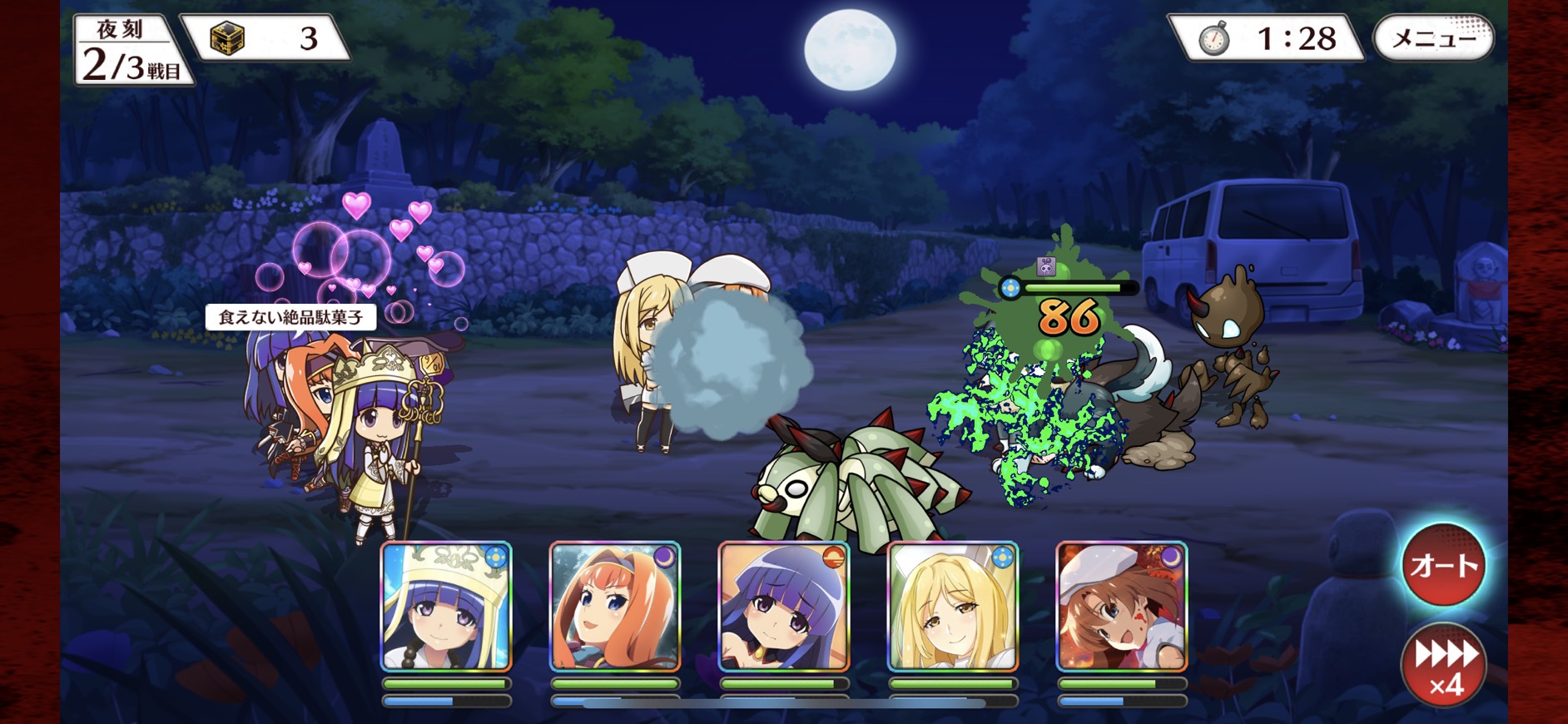Screen dimensions: 1568x724
Task: Select the blue-haired girl with gold crown portrait
Action: 446,606
